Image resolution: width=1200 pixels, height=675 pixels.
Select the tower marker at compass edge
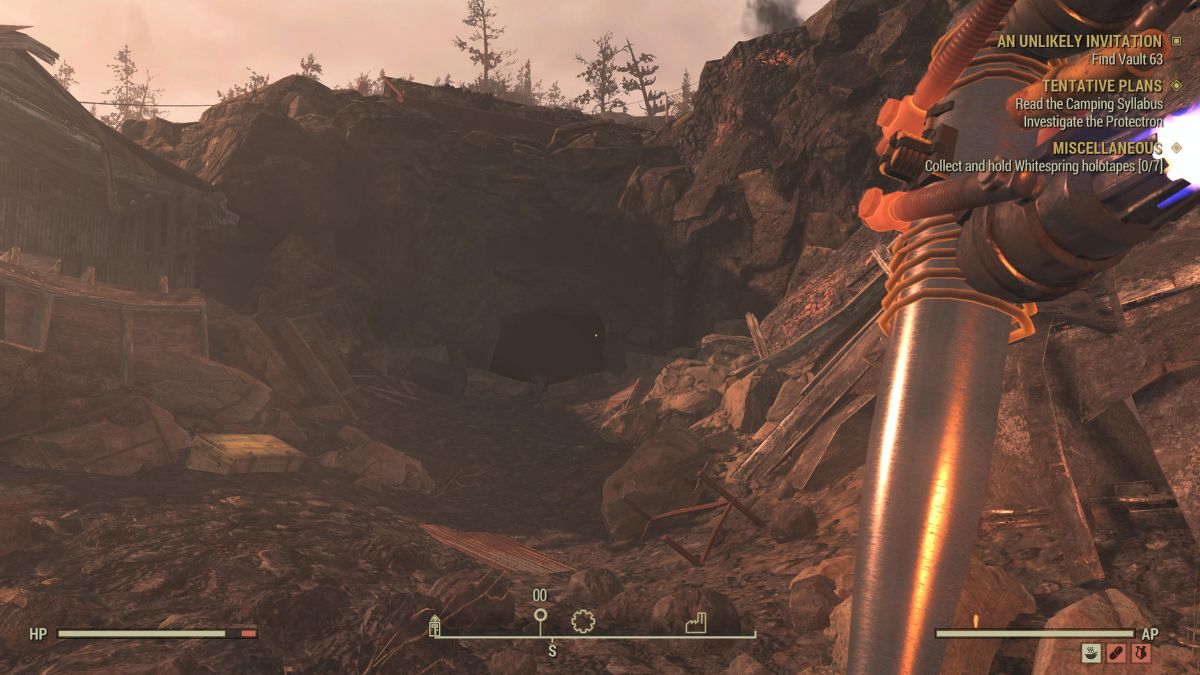click(x=435, y=626)
